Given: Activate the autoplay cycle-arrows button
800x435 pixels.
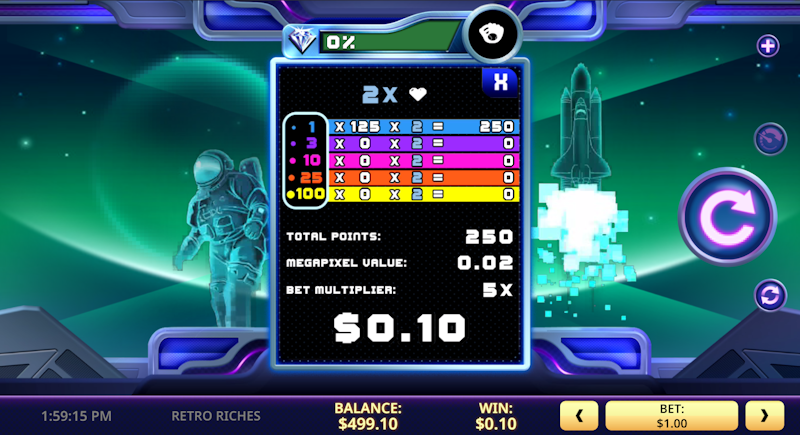Looking at the screenshot, I should 768,296.
